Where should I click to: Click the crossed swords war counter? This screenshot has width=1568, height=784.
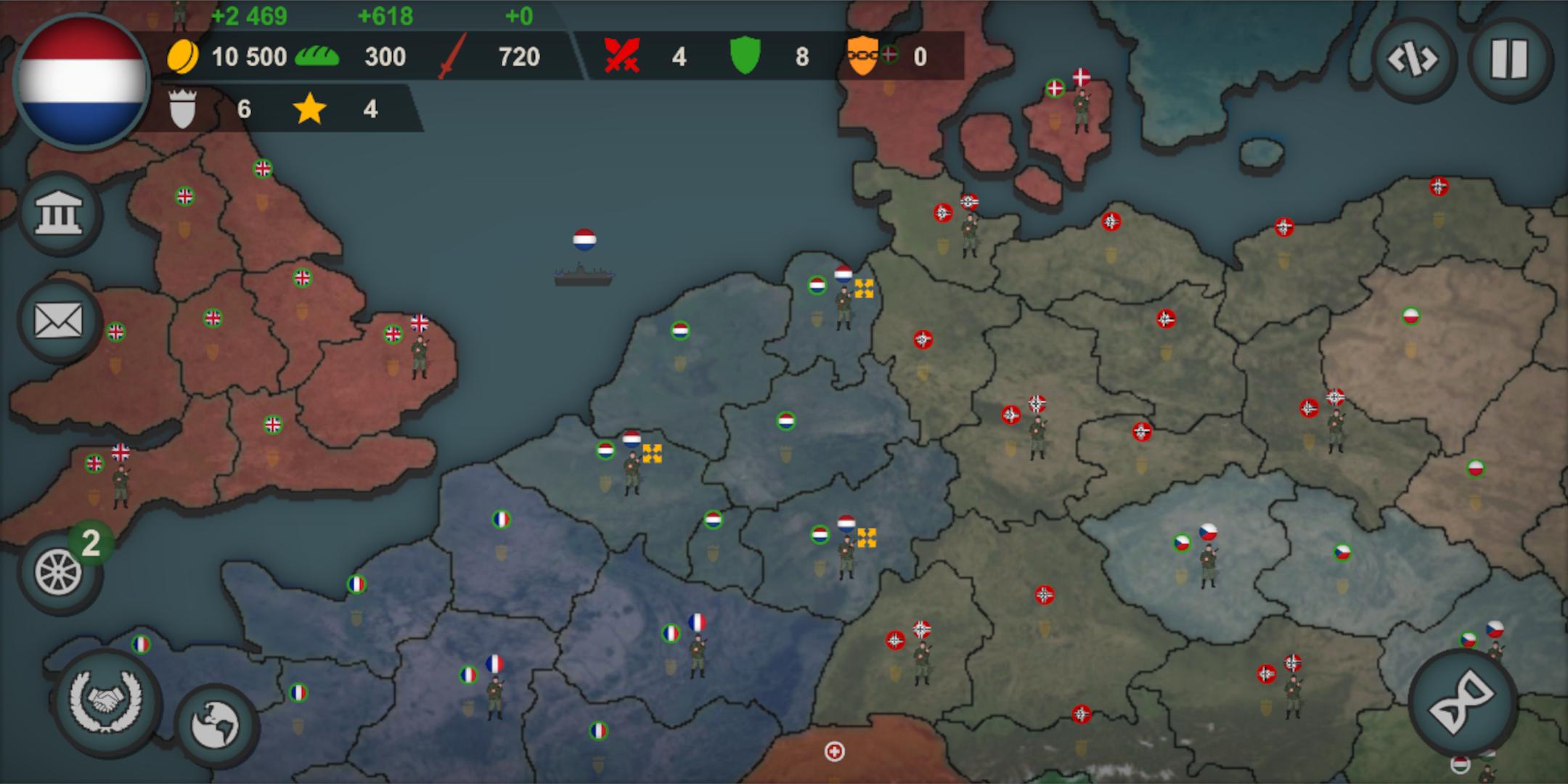pyautogui.click(x=621, y=57)
